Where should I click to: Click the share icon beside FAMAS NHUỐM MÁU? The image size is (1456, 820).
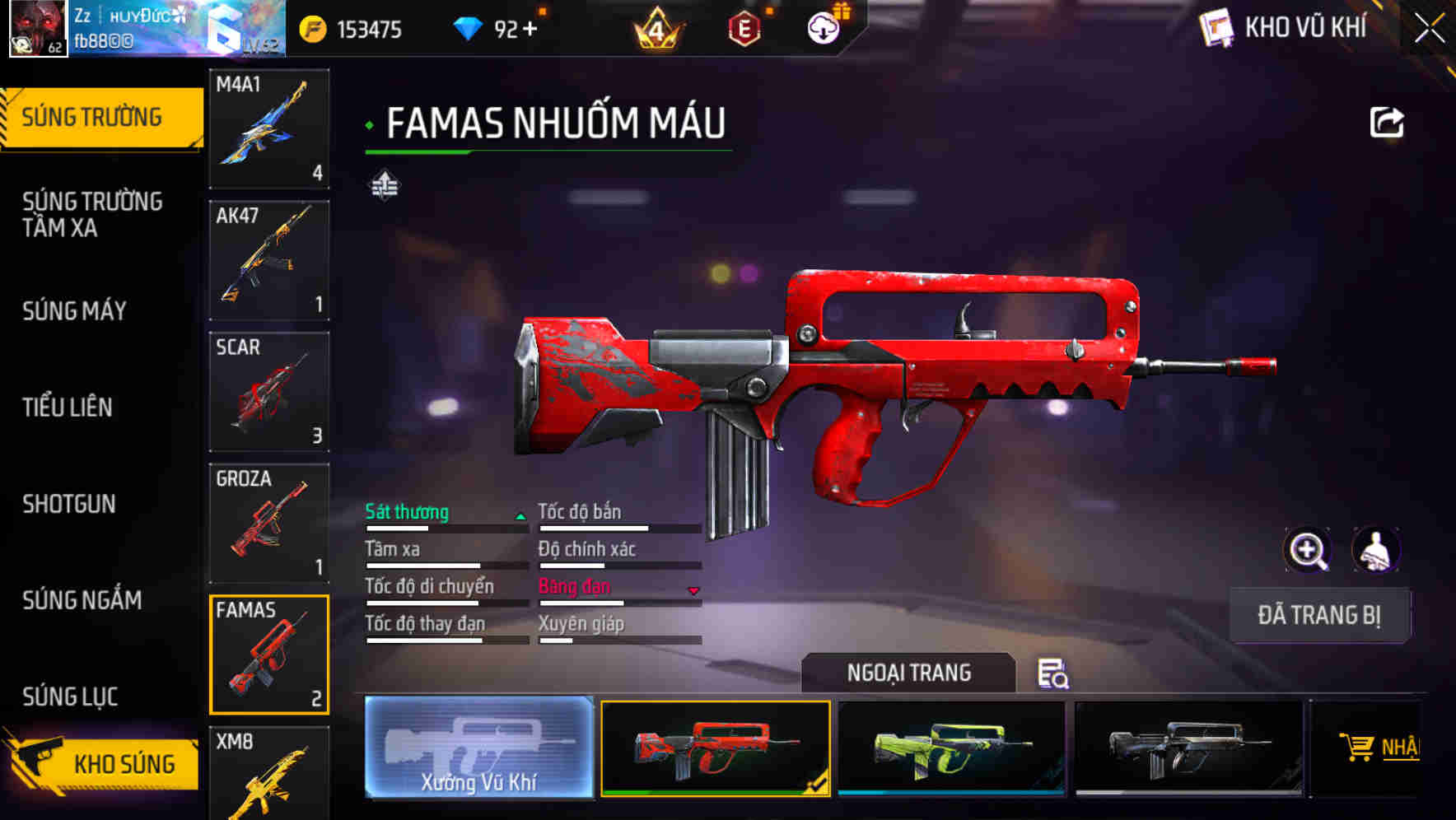(x=1387, y=121)
